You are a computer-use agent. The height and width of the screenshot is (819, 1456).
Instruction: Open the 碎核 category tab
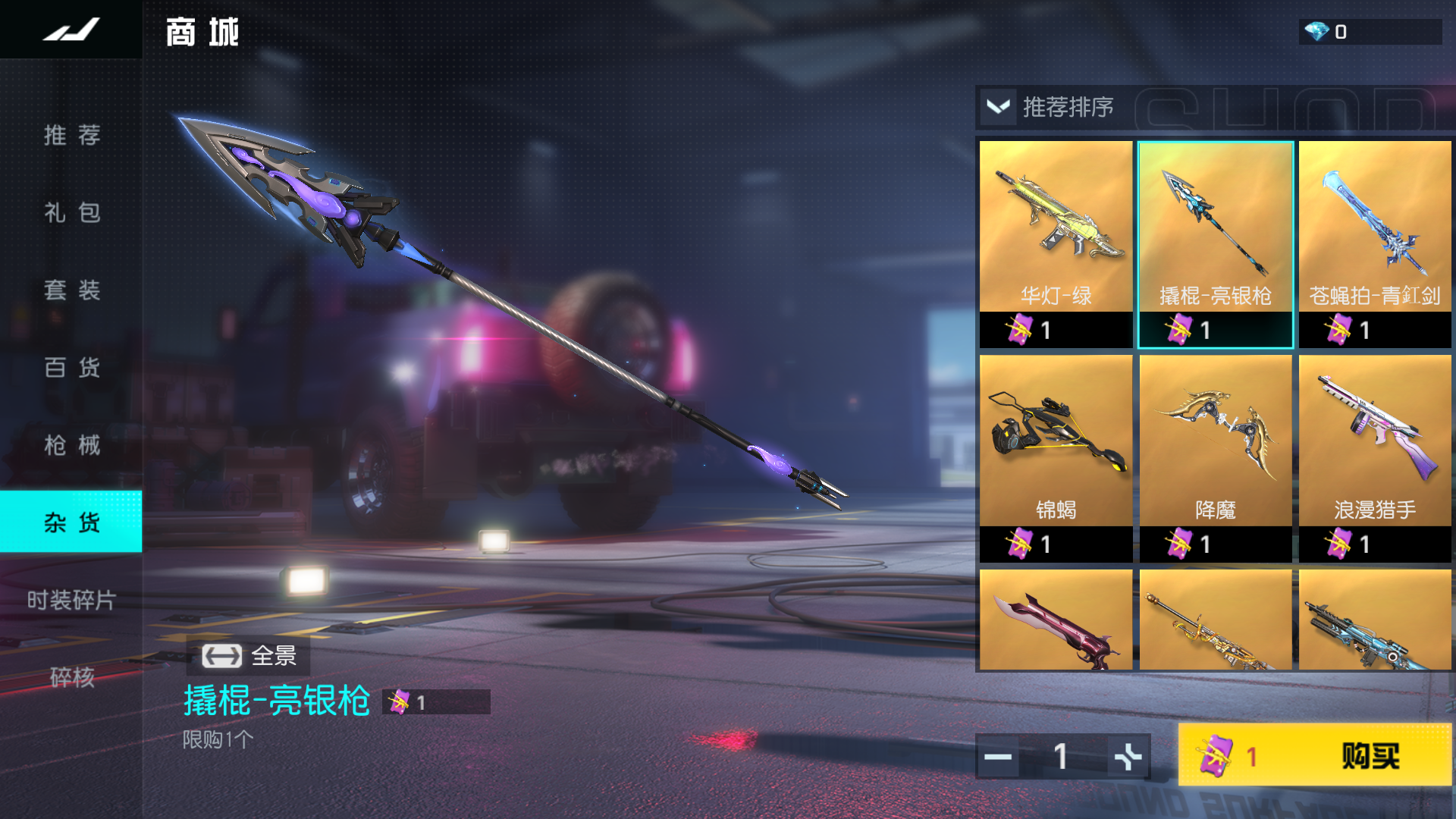click(71, 676)
